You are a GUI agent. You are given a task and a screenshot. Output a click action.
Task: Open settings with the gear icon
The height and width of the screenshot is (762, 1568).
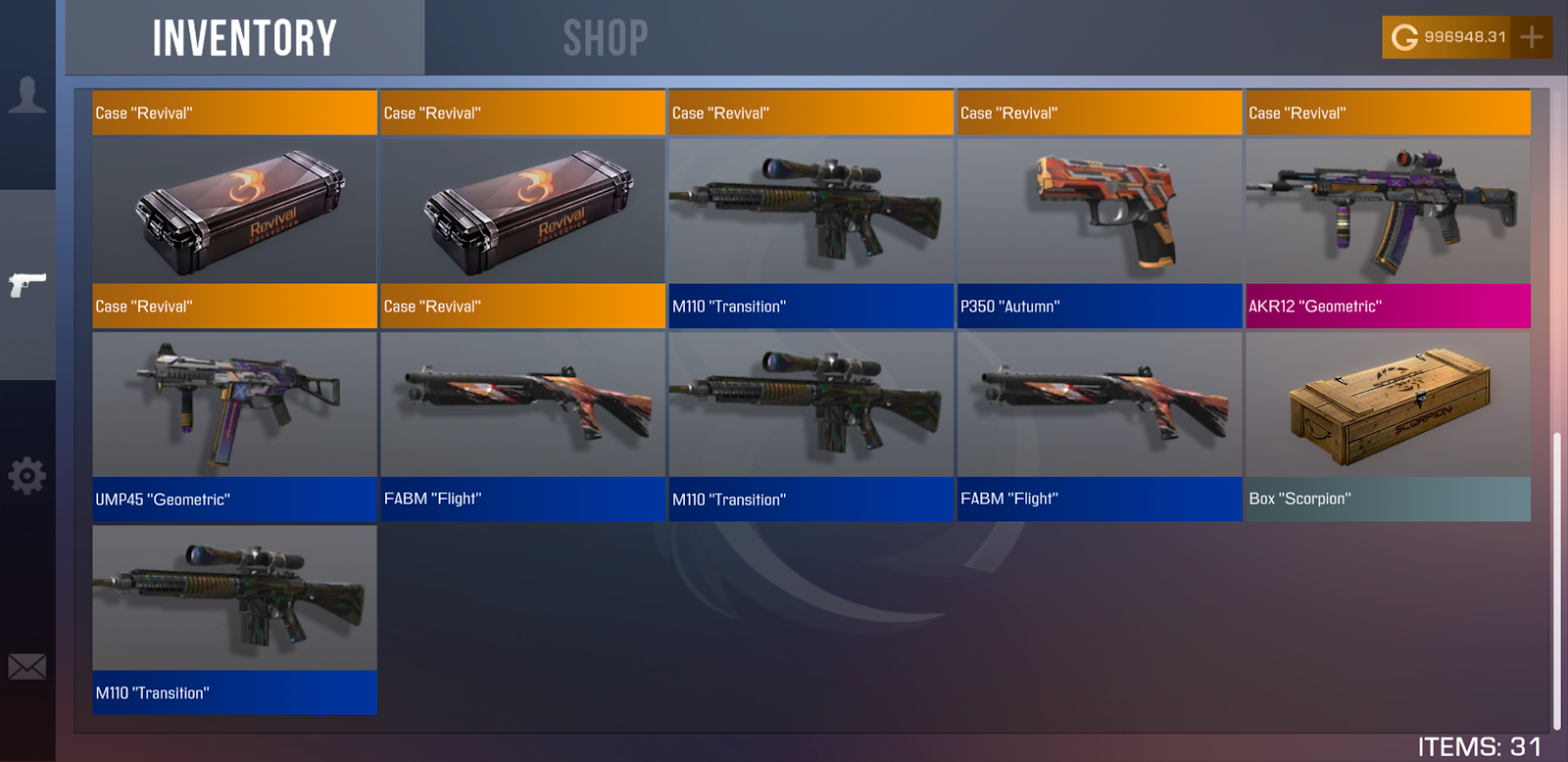point(27,476)
